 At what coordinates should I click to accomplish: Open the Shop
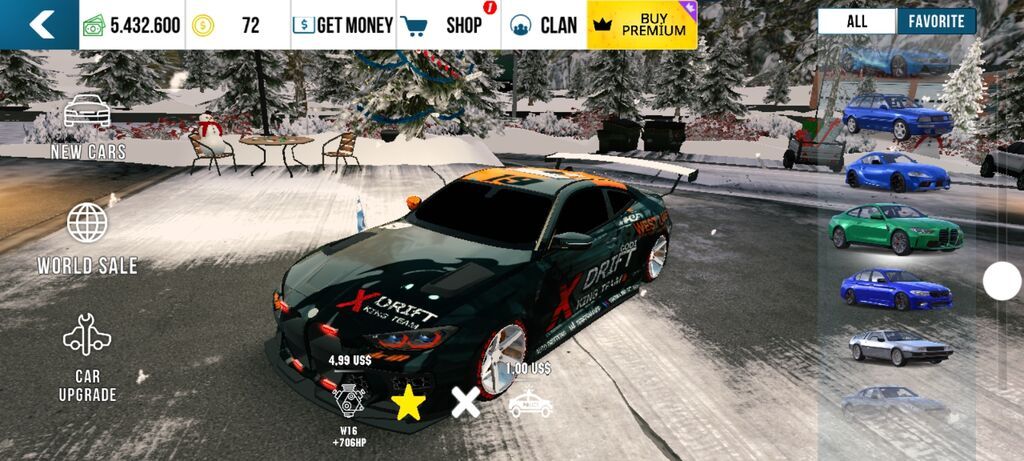[451, 25]
